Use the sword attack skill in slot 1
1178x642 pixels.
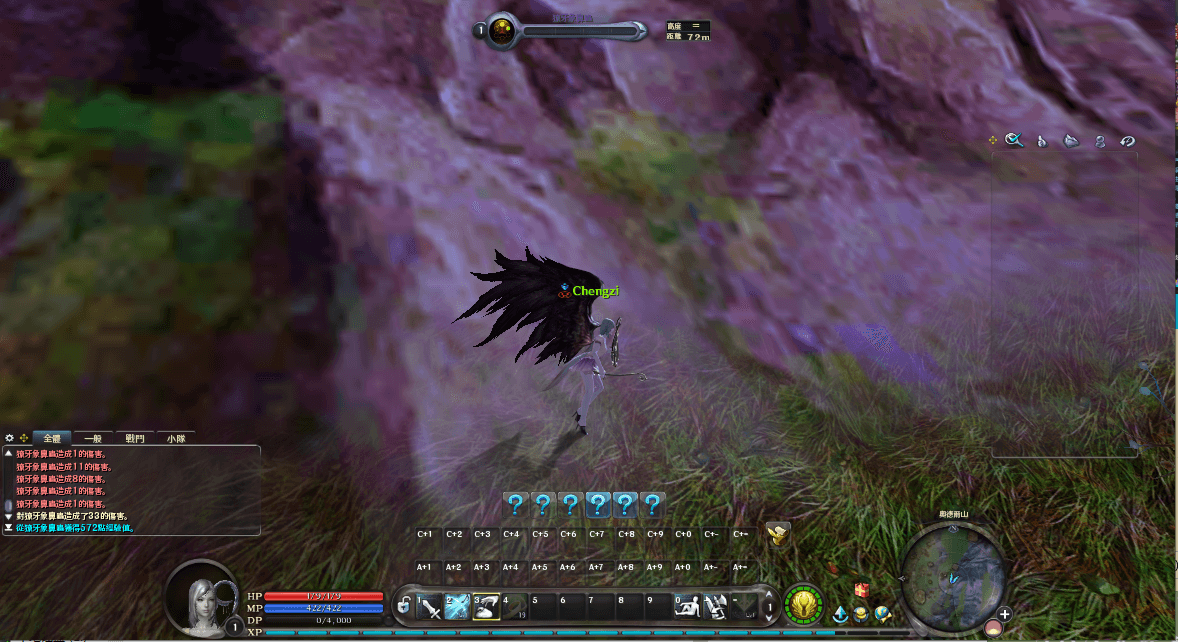[430, 606]
